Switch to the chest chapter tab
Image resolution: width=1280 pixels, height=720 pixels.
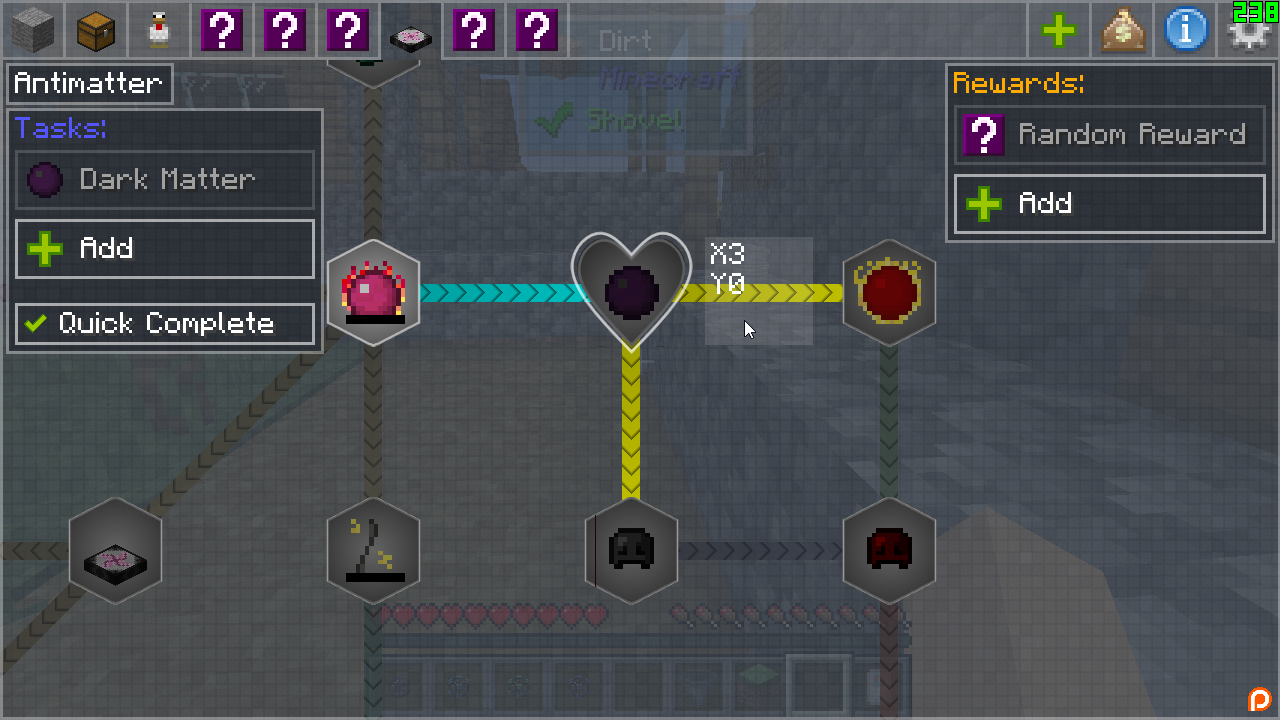point(96,30)
